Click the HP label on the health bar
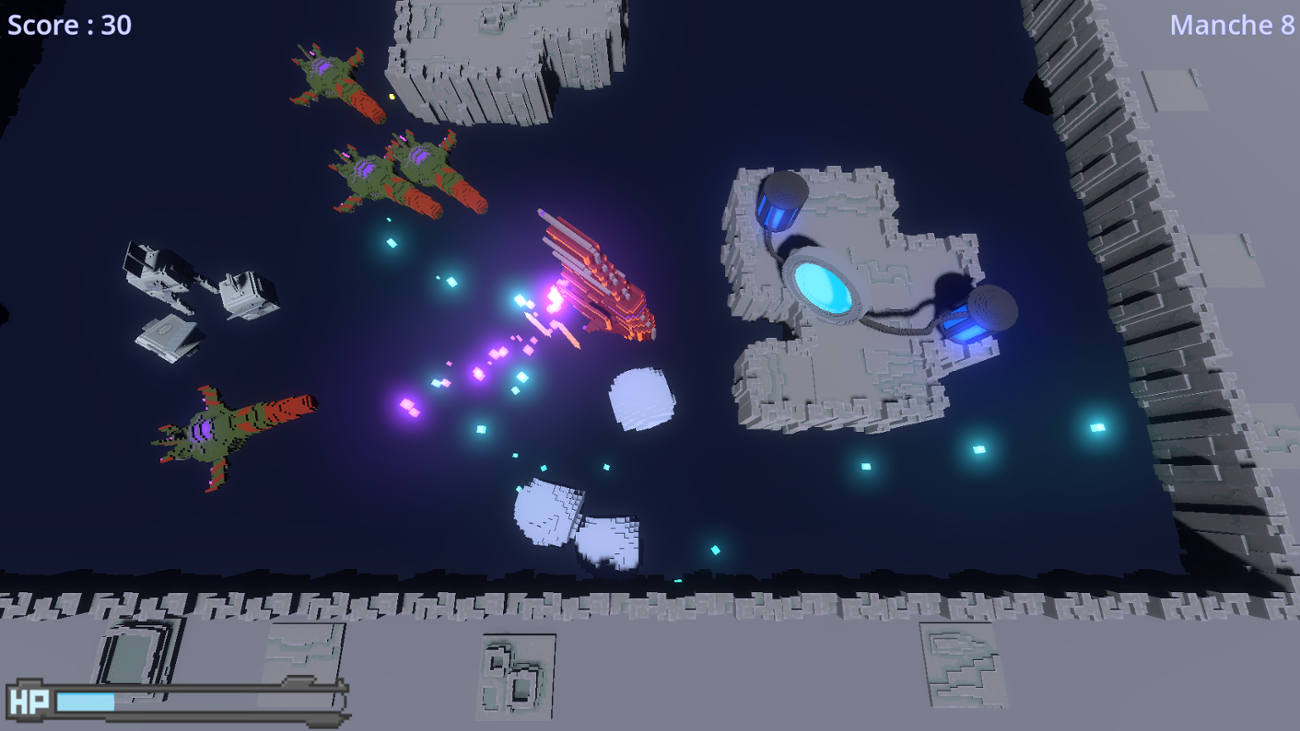Image resolution: width=1300 pixels, height=731 pixels. click(30, 701)
